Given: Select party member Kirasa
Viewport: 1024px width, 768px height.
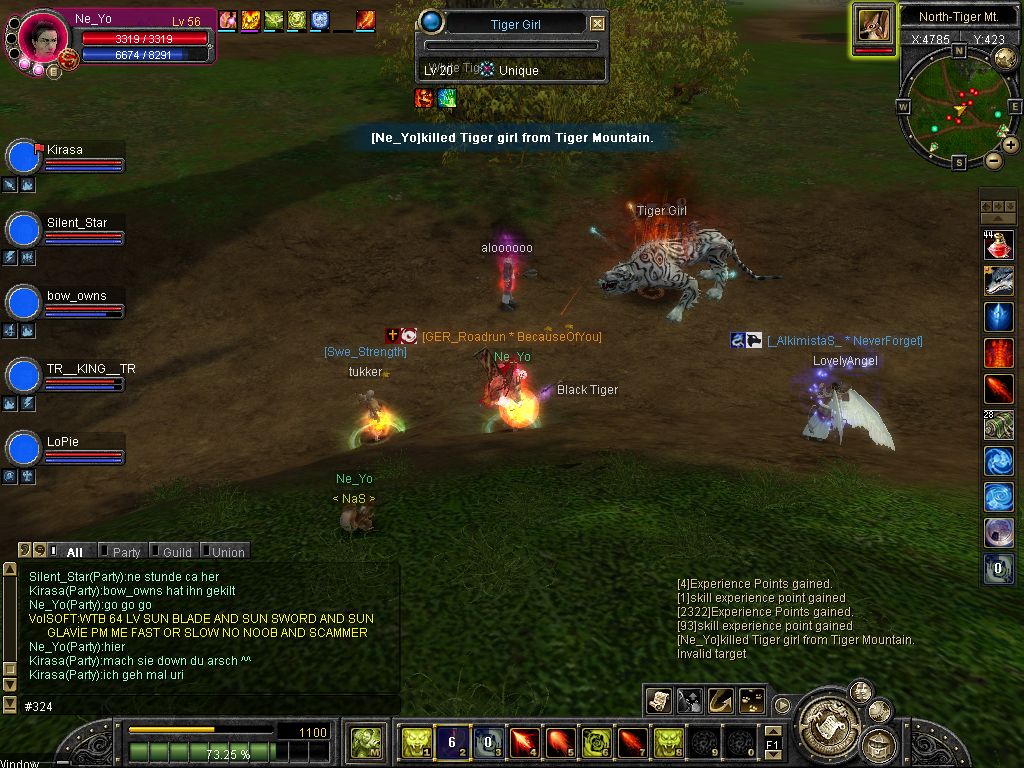Looking at the screenshot, I should pos(64,151).
